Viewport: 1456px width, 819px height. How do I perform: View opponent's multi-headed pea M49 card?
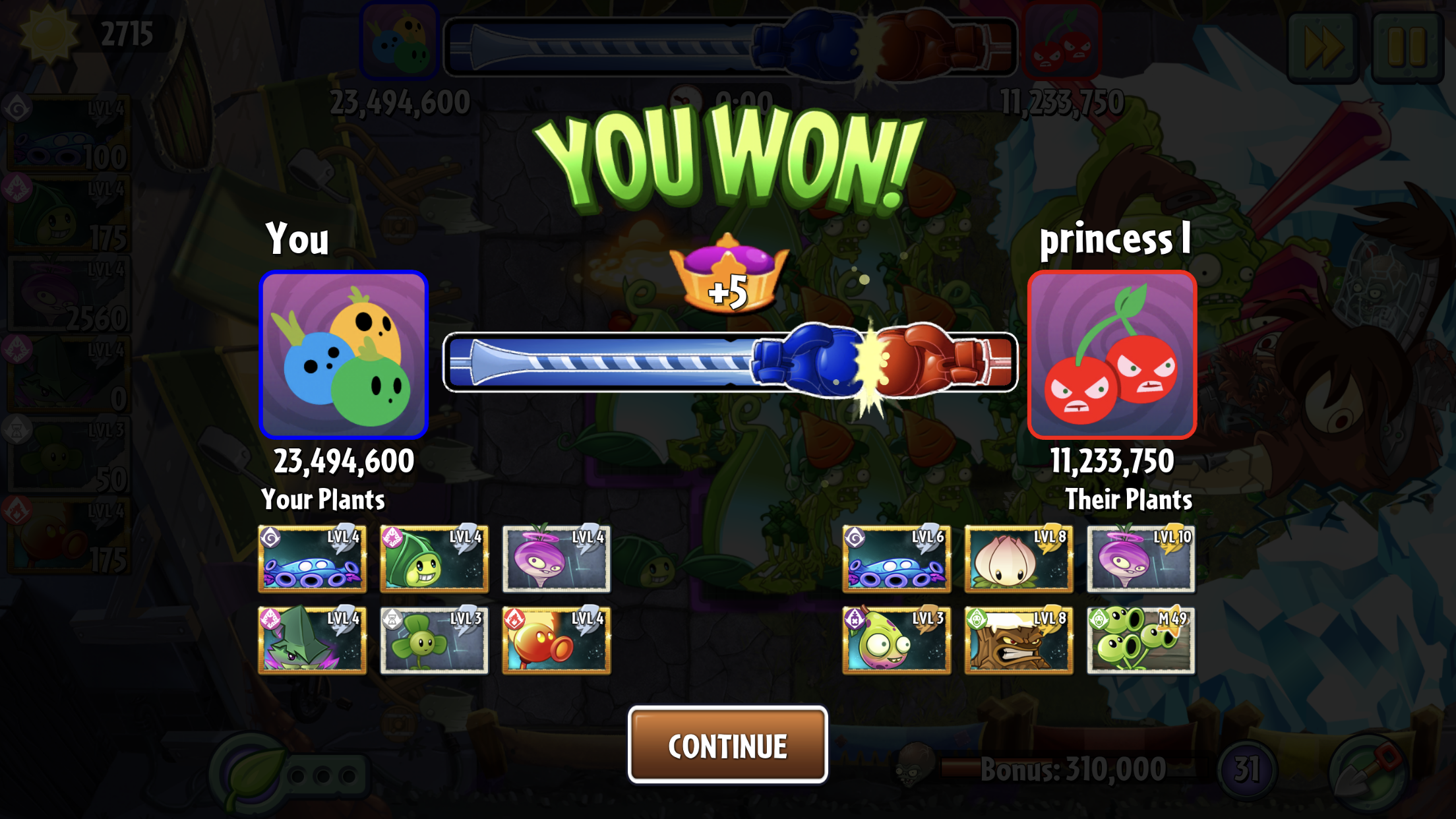(1140, 640)
